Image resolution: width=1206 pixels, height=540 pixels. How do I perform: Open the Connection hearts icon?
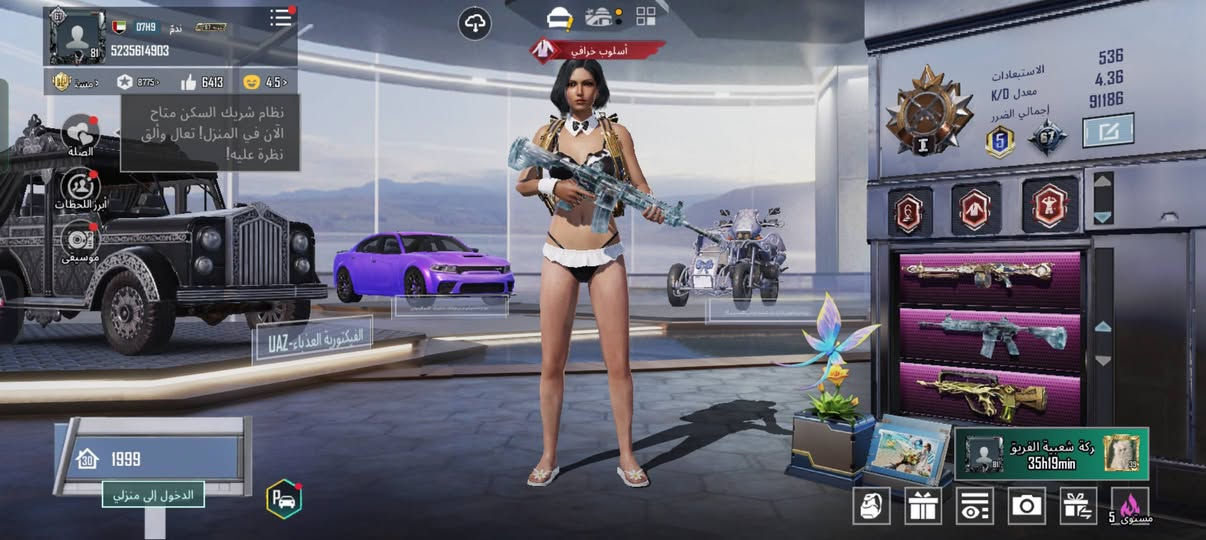[x=80, y=133]
